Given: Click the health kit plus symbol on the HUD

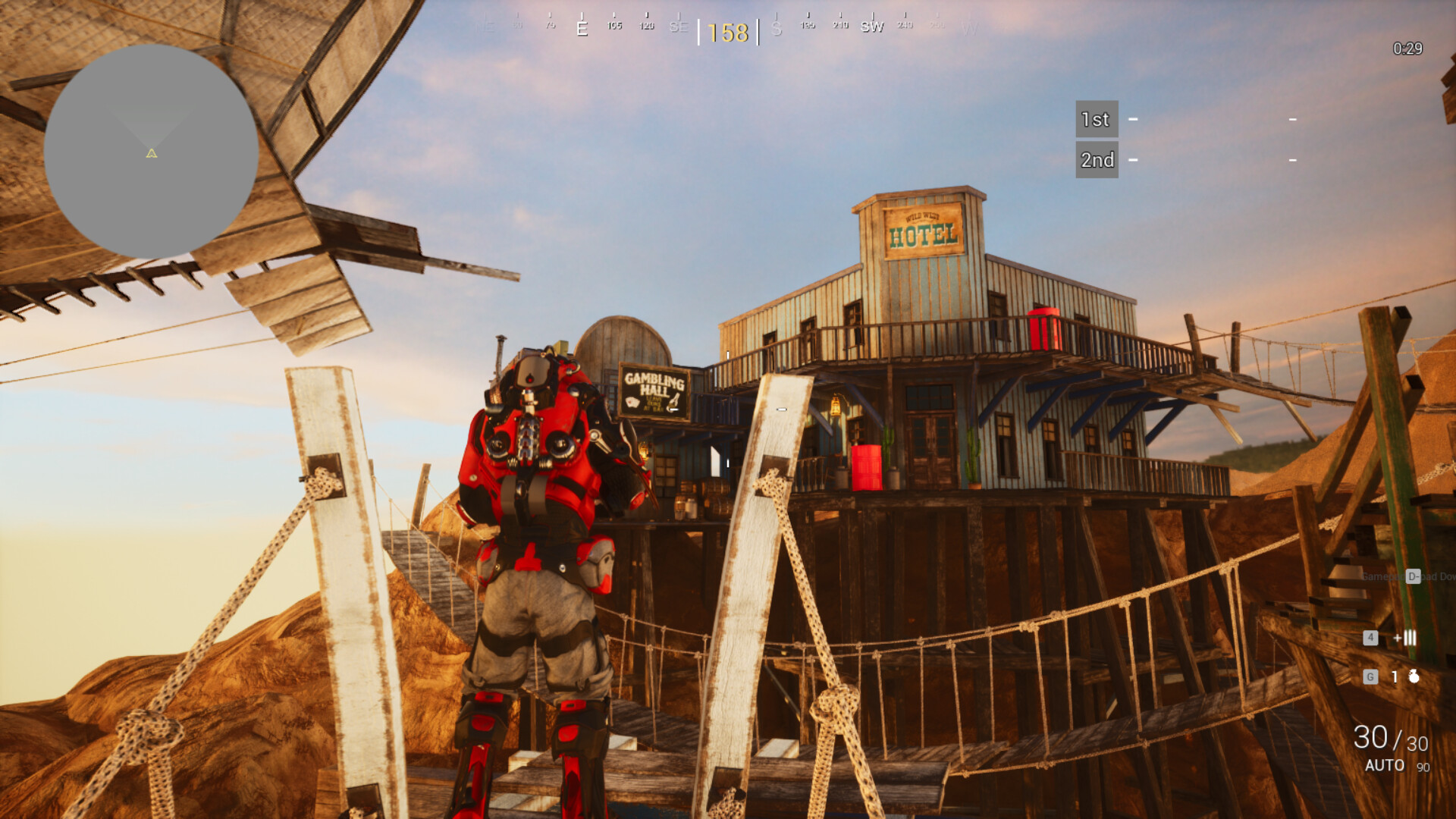Looking at the screenshot, I should coord(1398,638).
